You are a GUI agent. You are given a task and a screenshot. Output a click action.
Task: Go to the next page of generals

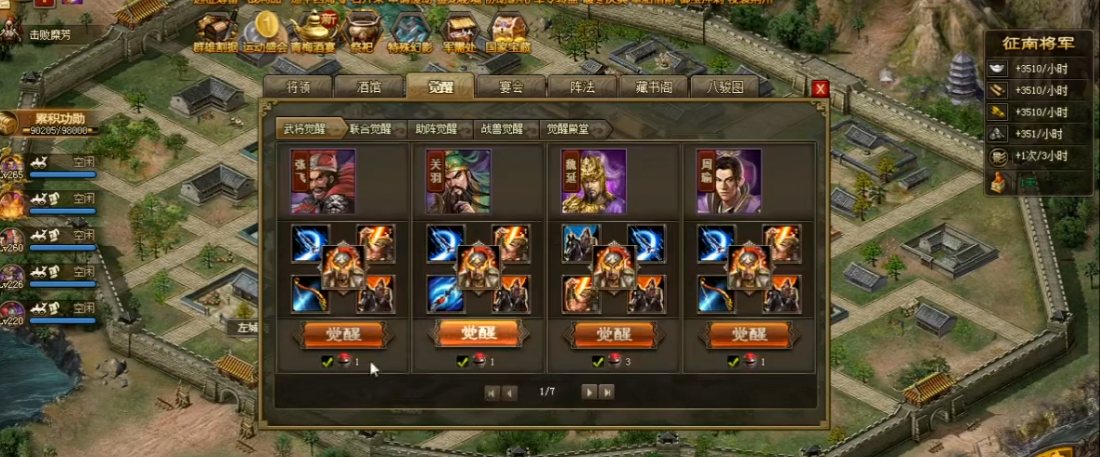point(589,392)
